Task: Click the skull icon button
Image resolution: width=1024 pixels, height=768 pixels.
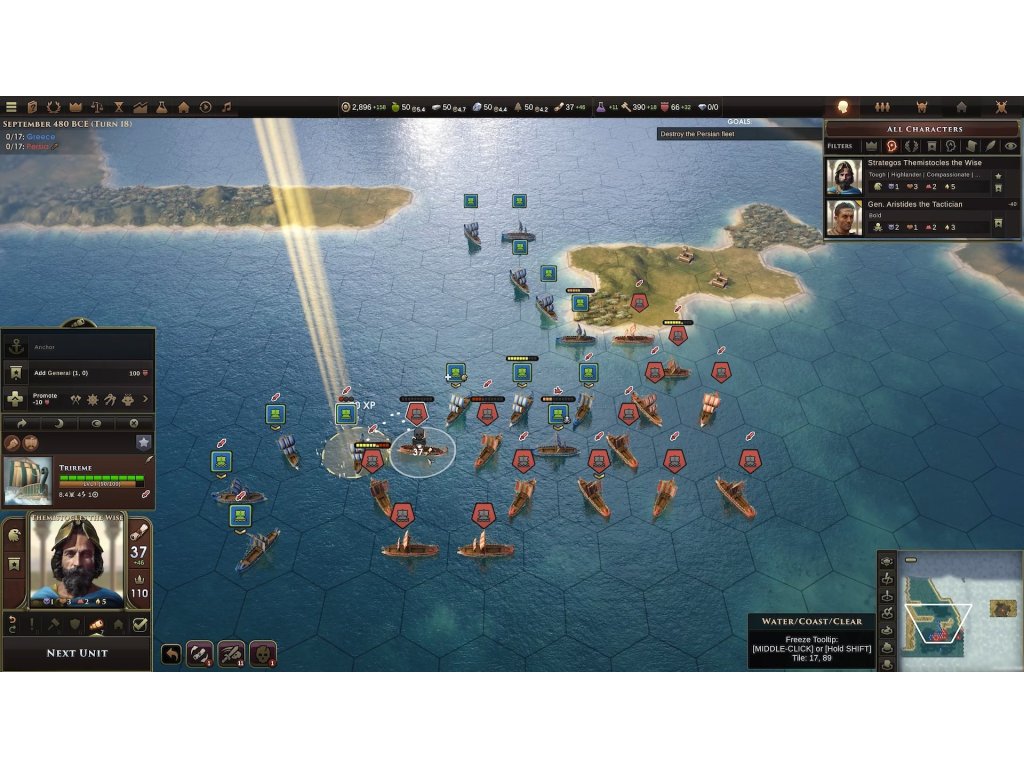Action: coord(262,653)
